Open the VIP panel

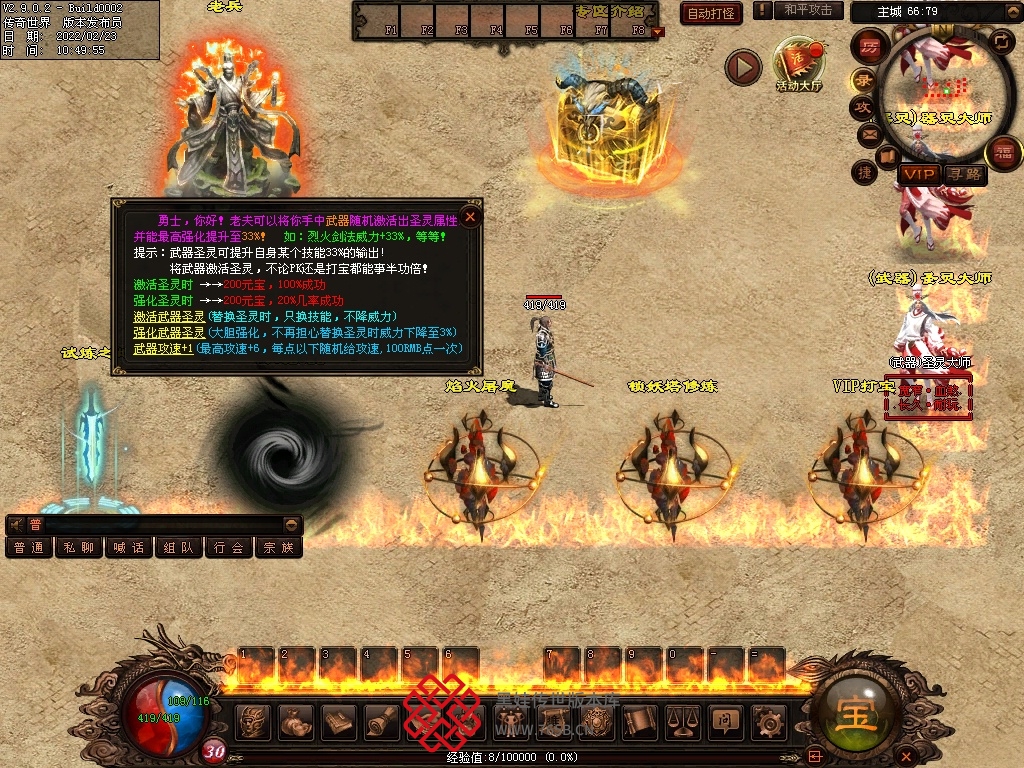pos(918,174)
